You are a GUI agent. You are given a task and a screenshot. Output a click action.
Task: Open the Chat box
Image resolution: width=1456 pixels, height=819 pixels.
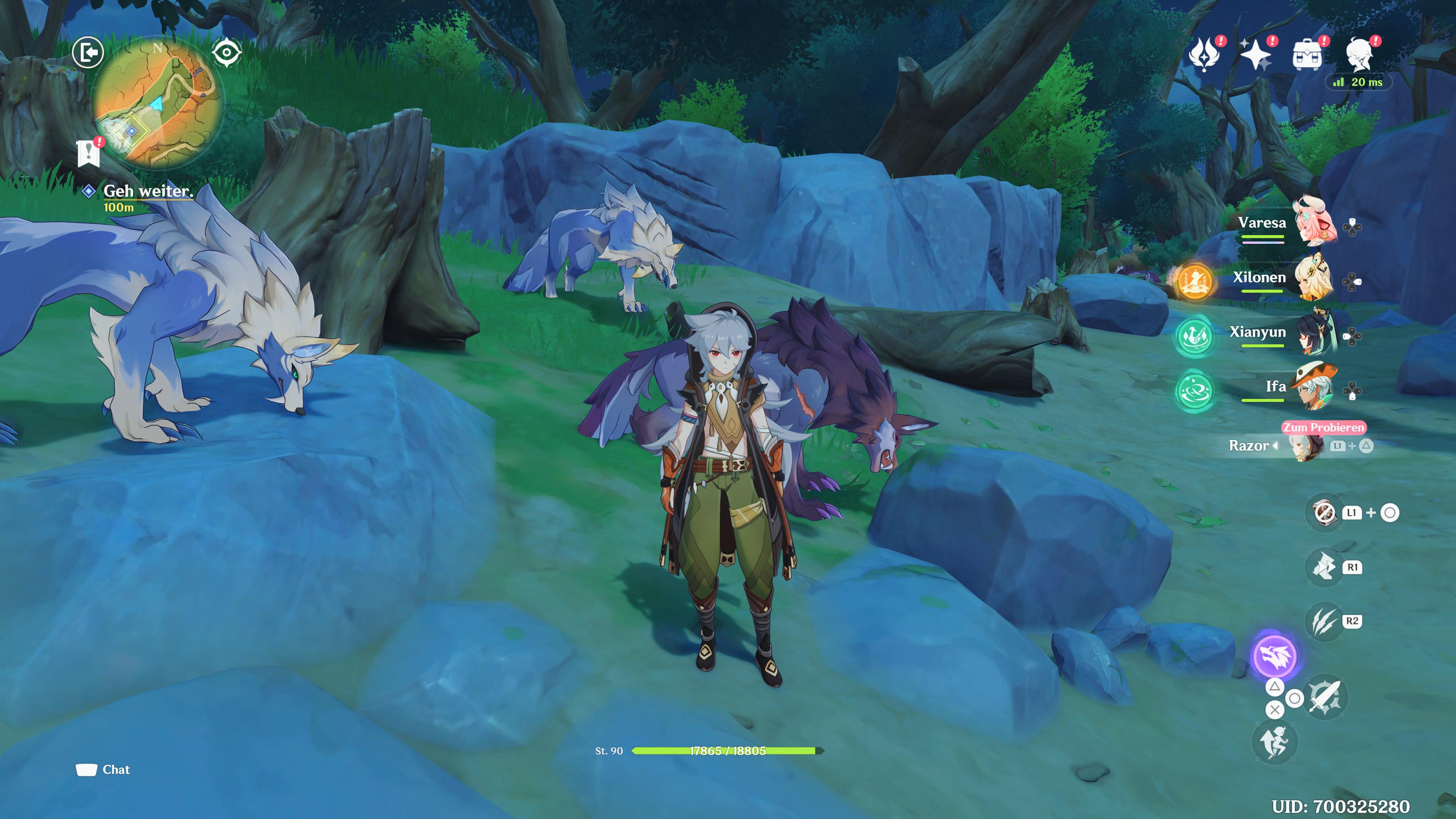[104, 769]
